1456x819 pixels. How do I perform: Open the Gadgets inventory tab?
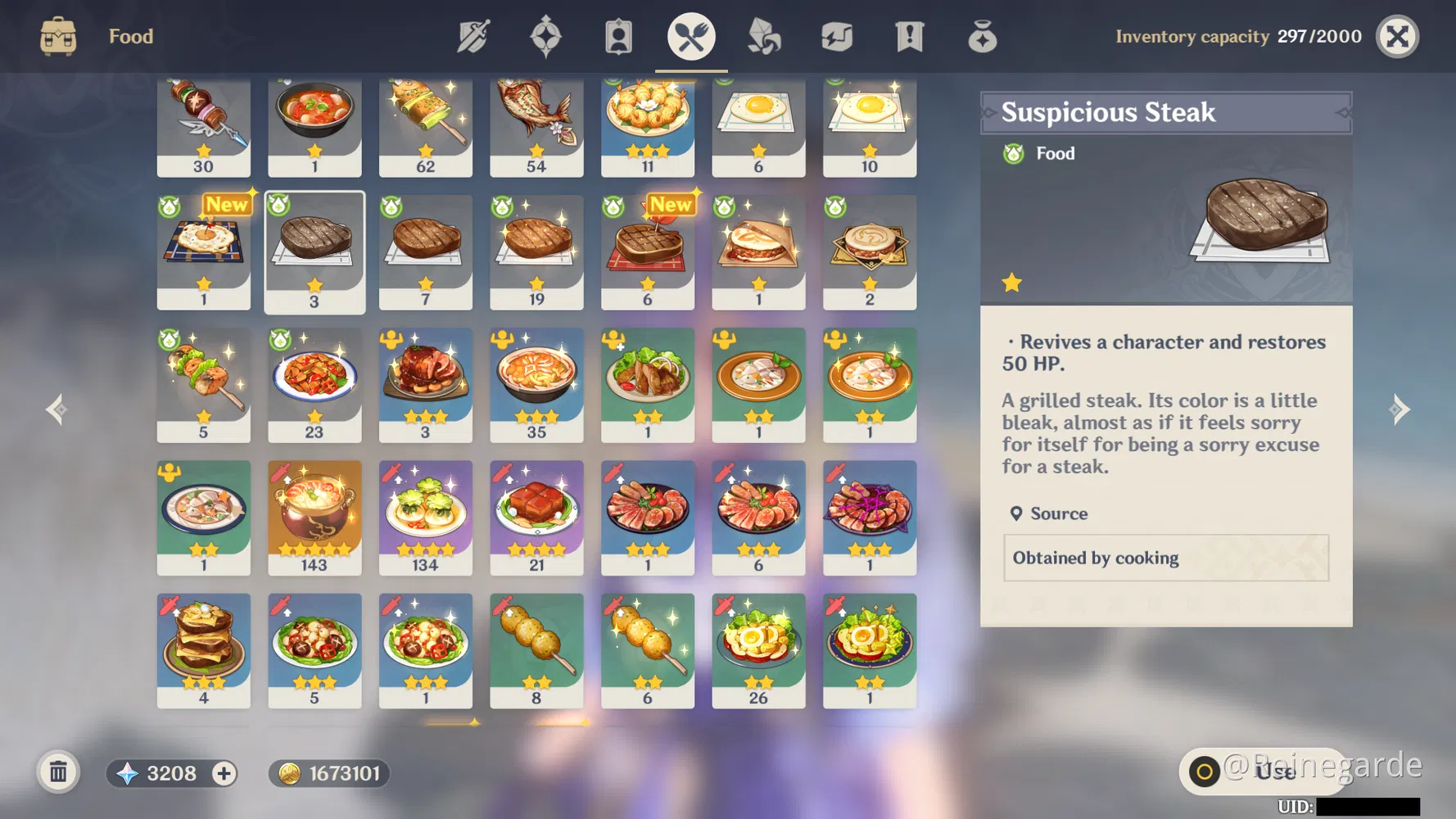coord(836,36)
